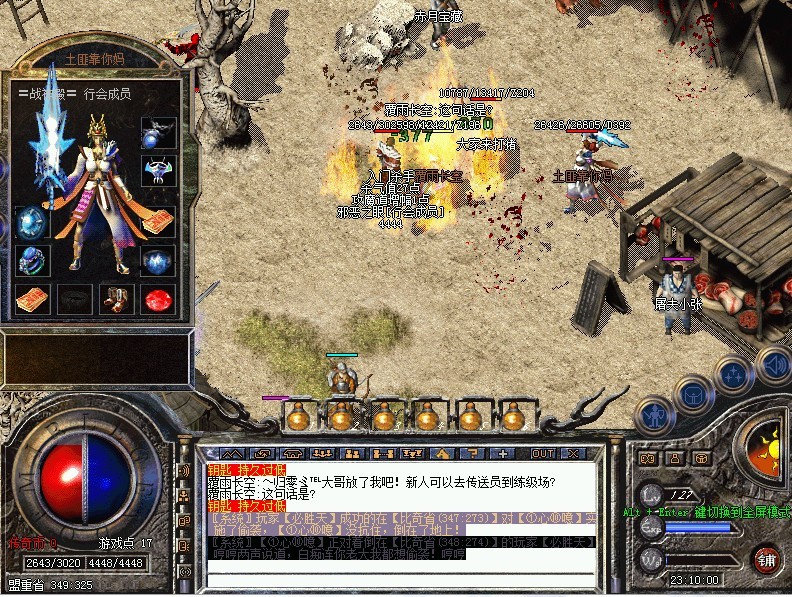Use the last gourd potion in belt
Screen dimensions: 792x597
click(x=513, y=416)
